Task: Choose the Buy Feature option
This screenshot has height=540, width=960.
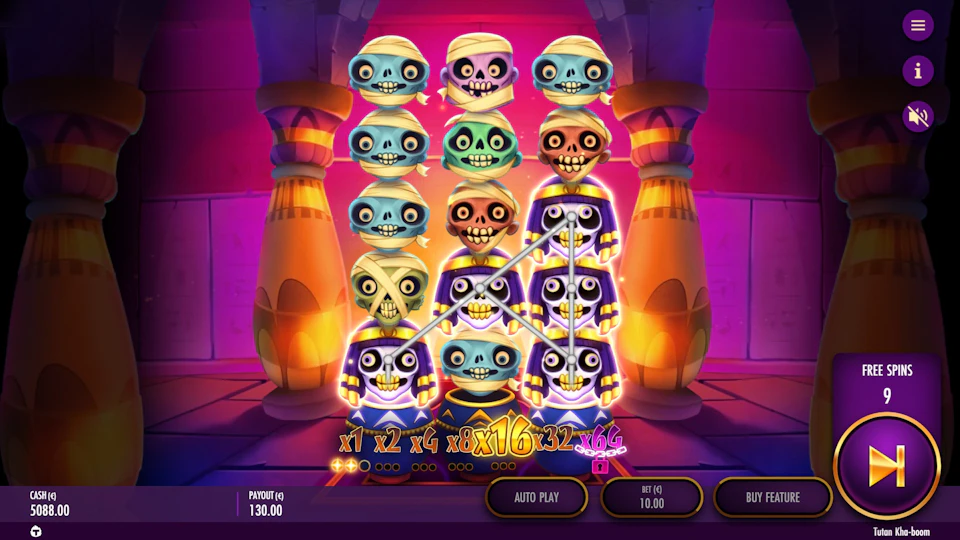Action: (x=773, y=497)
